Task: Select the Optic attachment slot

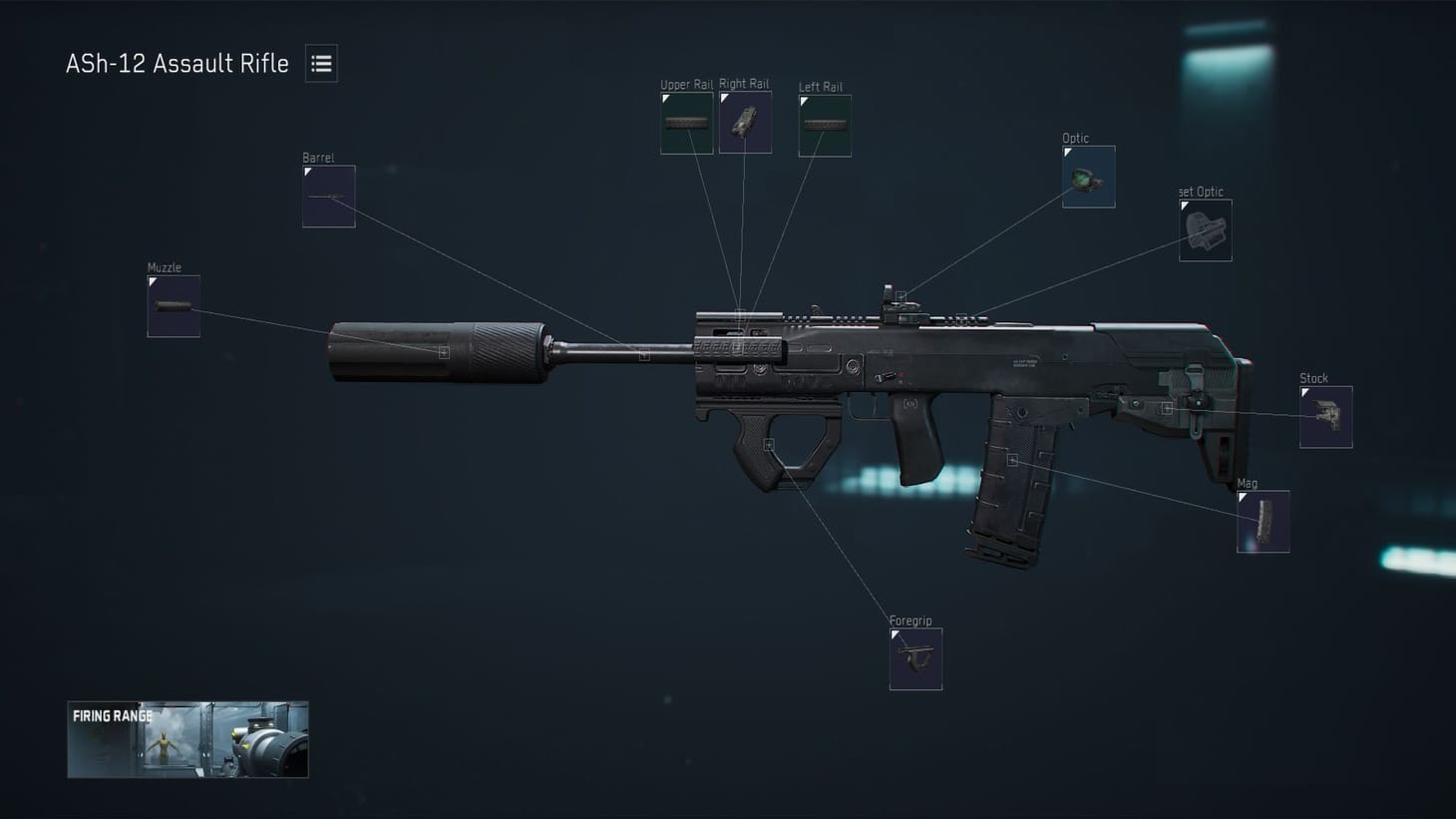Action: click(x=1087, y=175)
